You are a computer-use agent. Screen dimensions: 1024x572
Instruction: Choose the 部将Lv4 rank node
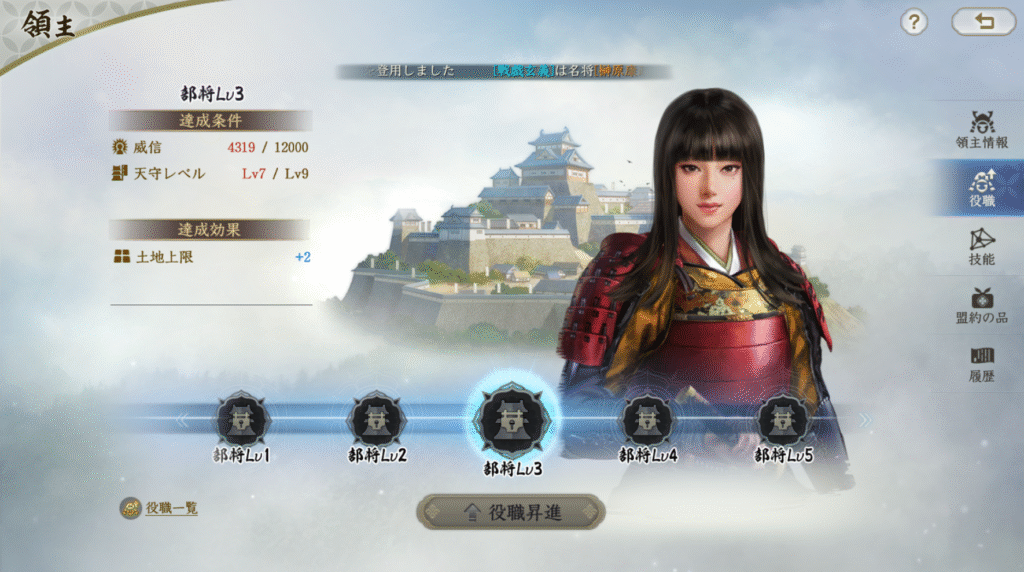point(648,420)
